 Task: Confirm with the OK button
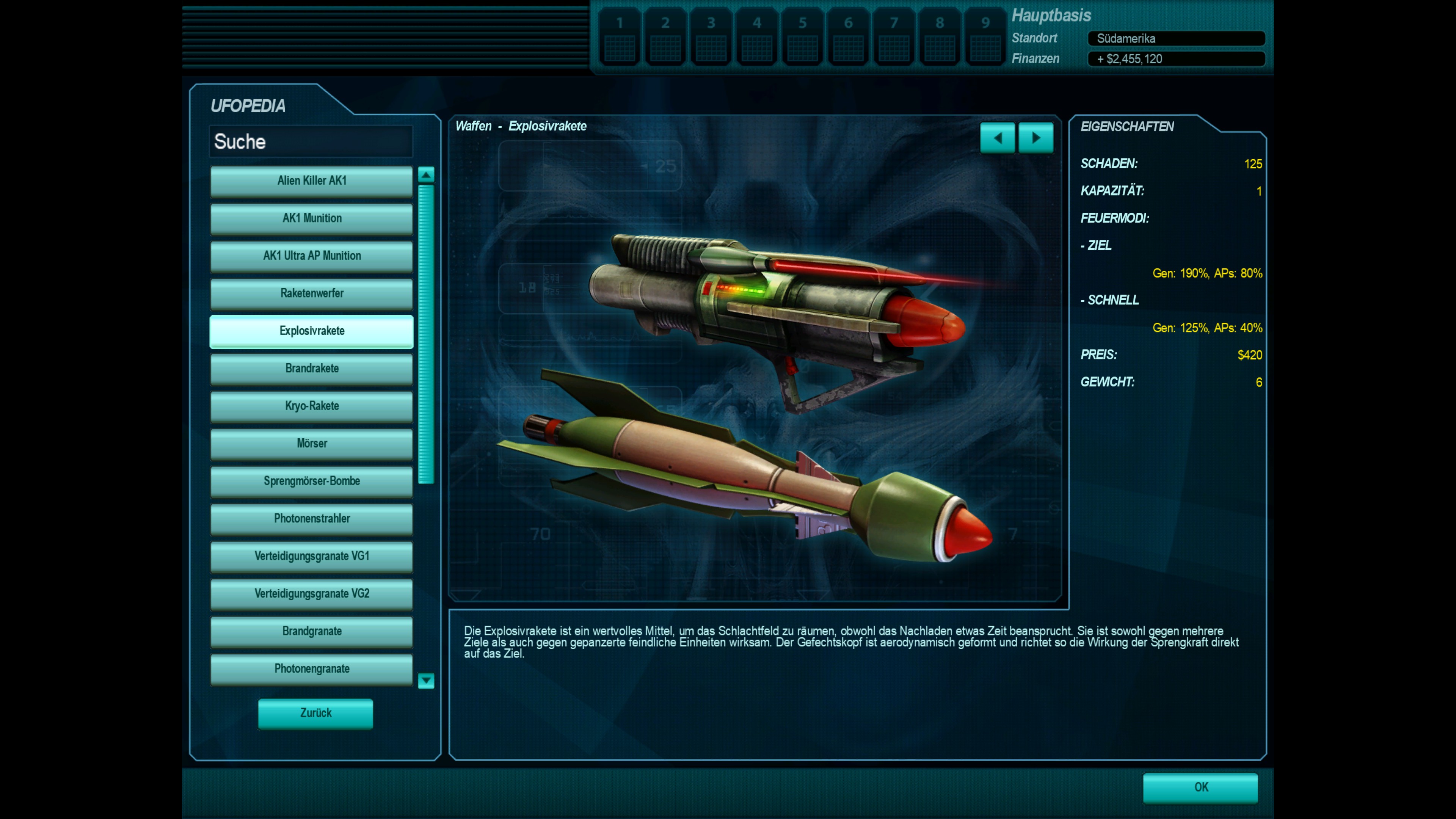pos(1200,788)
